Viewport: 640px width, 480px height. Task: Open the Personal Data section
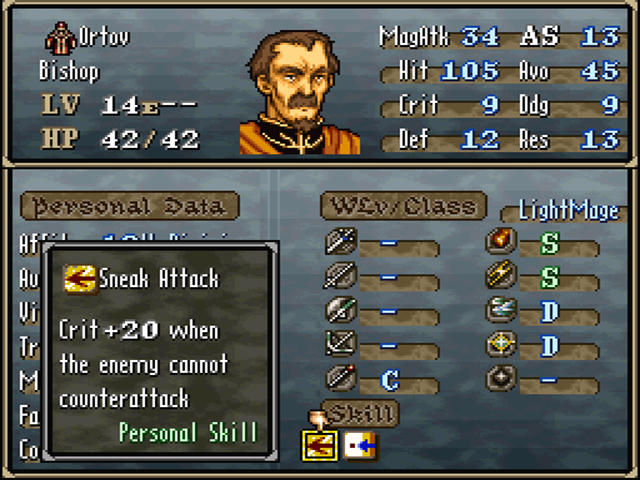(129, 206)
